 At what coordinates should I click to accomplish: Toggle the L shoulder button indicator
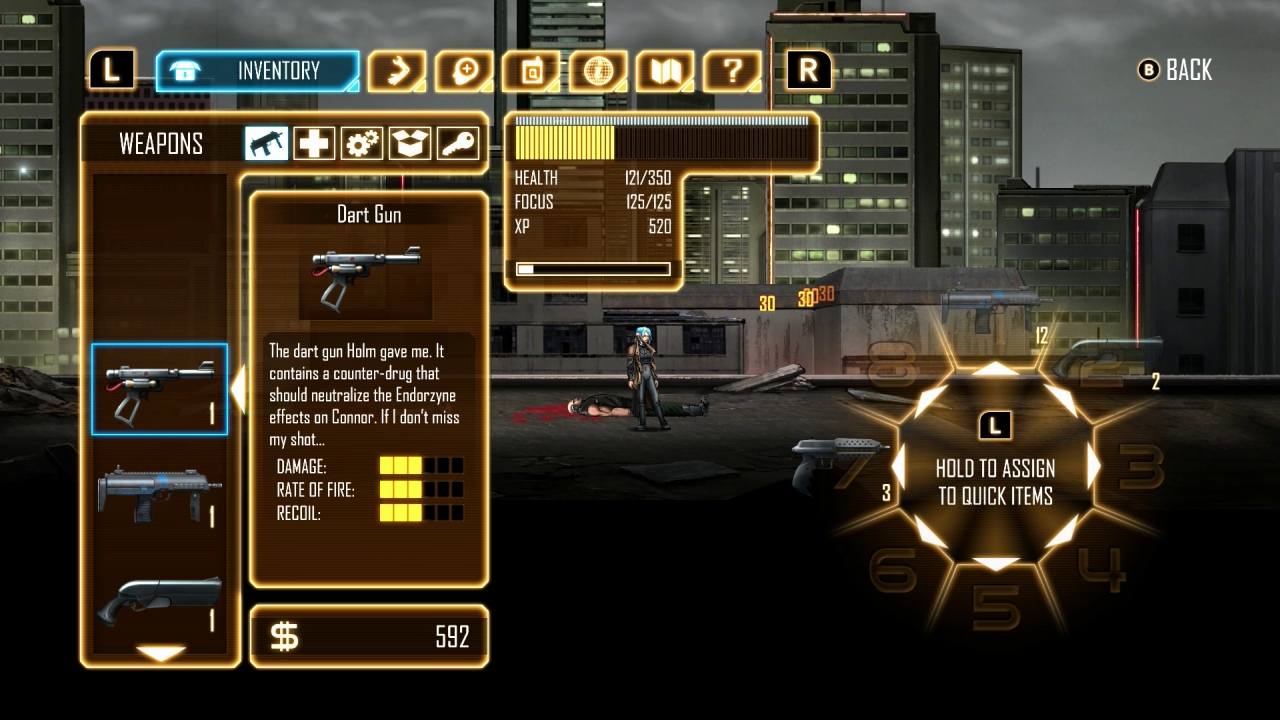tap(111, 68)
